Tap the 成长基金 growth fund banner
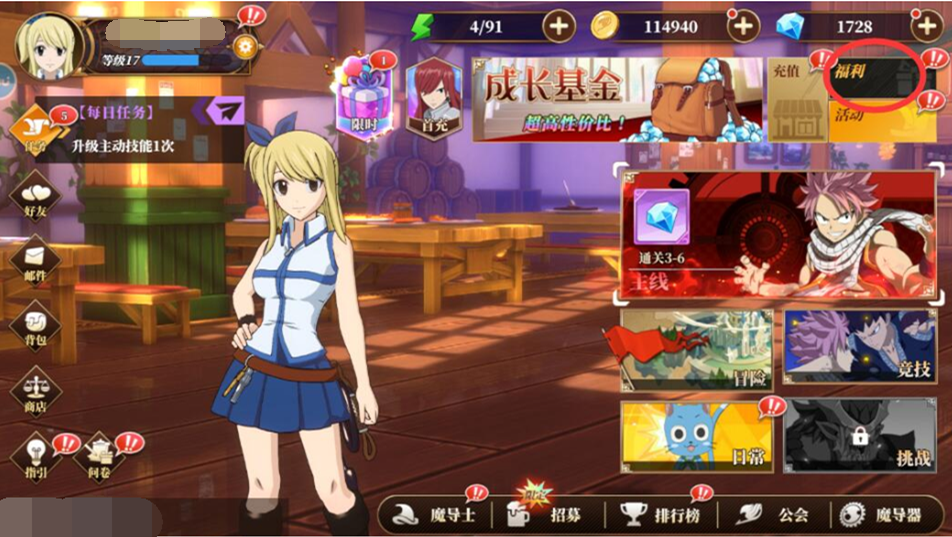The width and height of the screenshot is (952, 537). click(x=617, y=98)
